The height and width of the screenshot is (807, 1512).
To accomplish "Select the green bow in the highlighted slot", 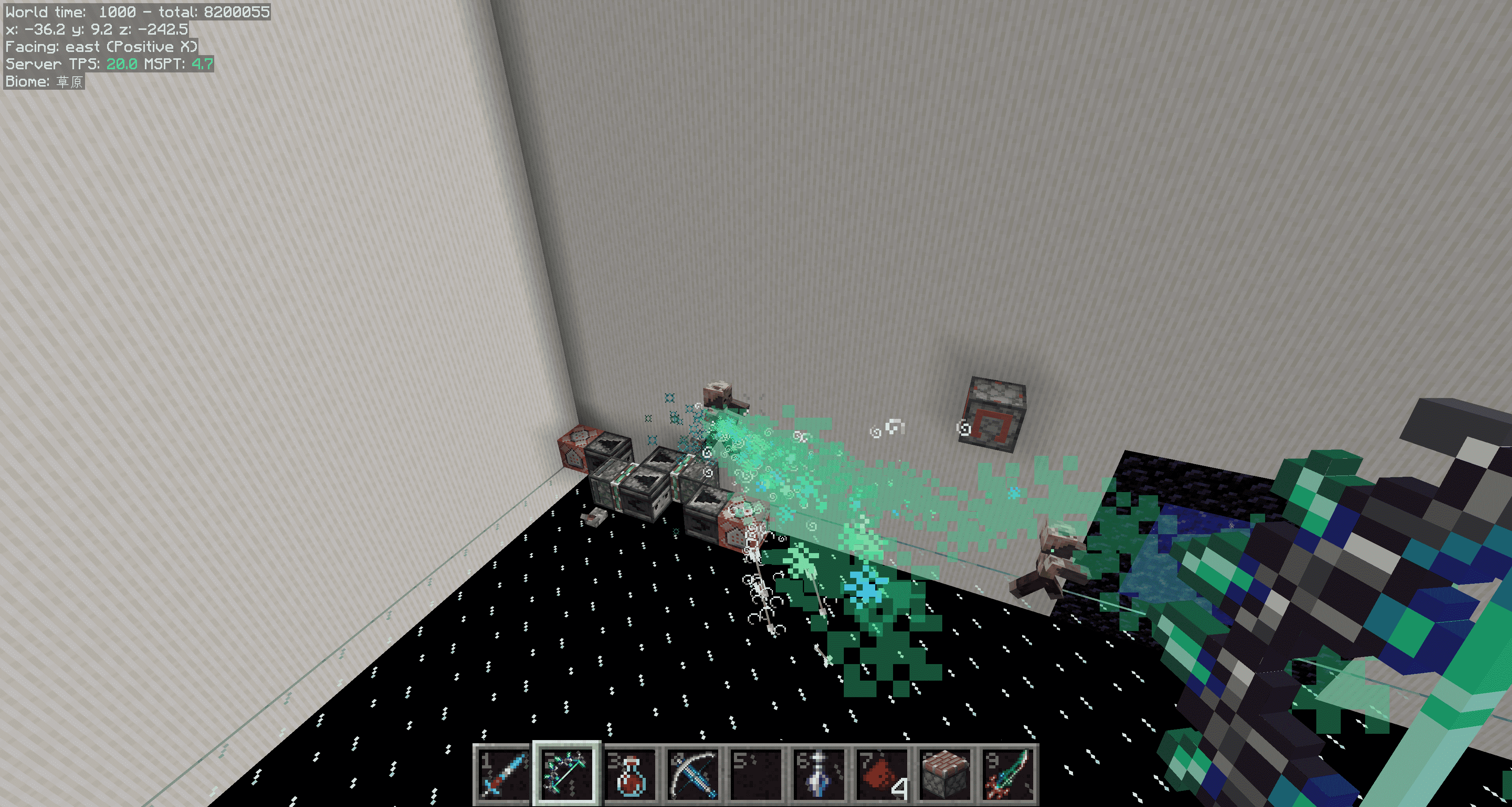I will (x=567, y=775).
